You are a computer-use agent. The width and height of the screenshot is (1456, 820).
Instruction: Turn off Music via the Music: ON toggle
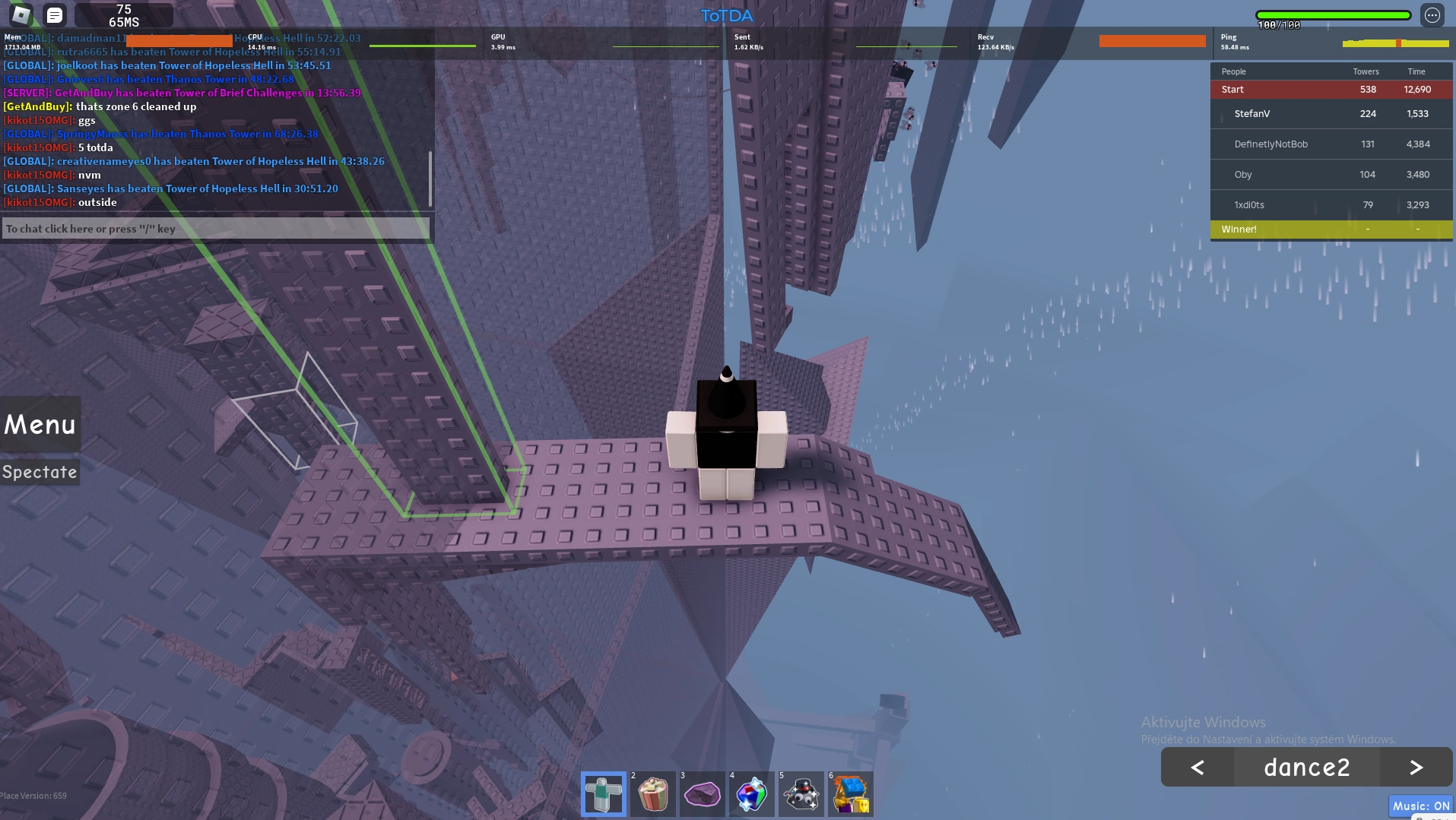(x=1421, y=806)
